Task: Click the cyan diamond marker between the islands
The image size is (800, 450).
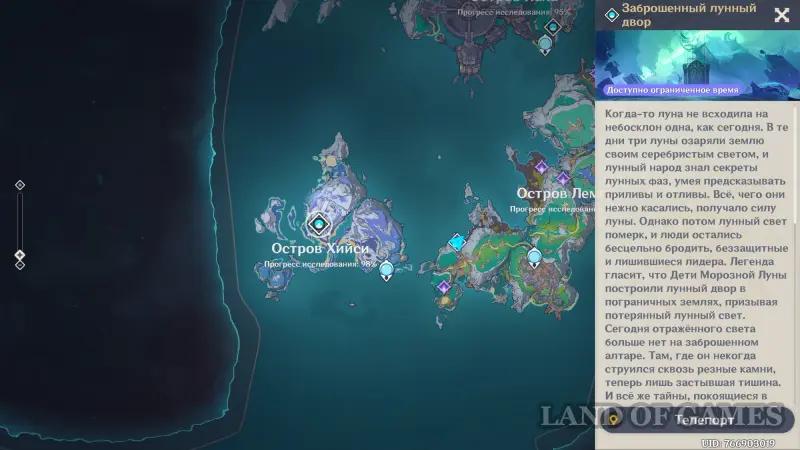Action: click(x=457, y=241)
